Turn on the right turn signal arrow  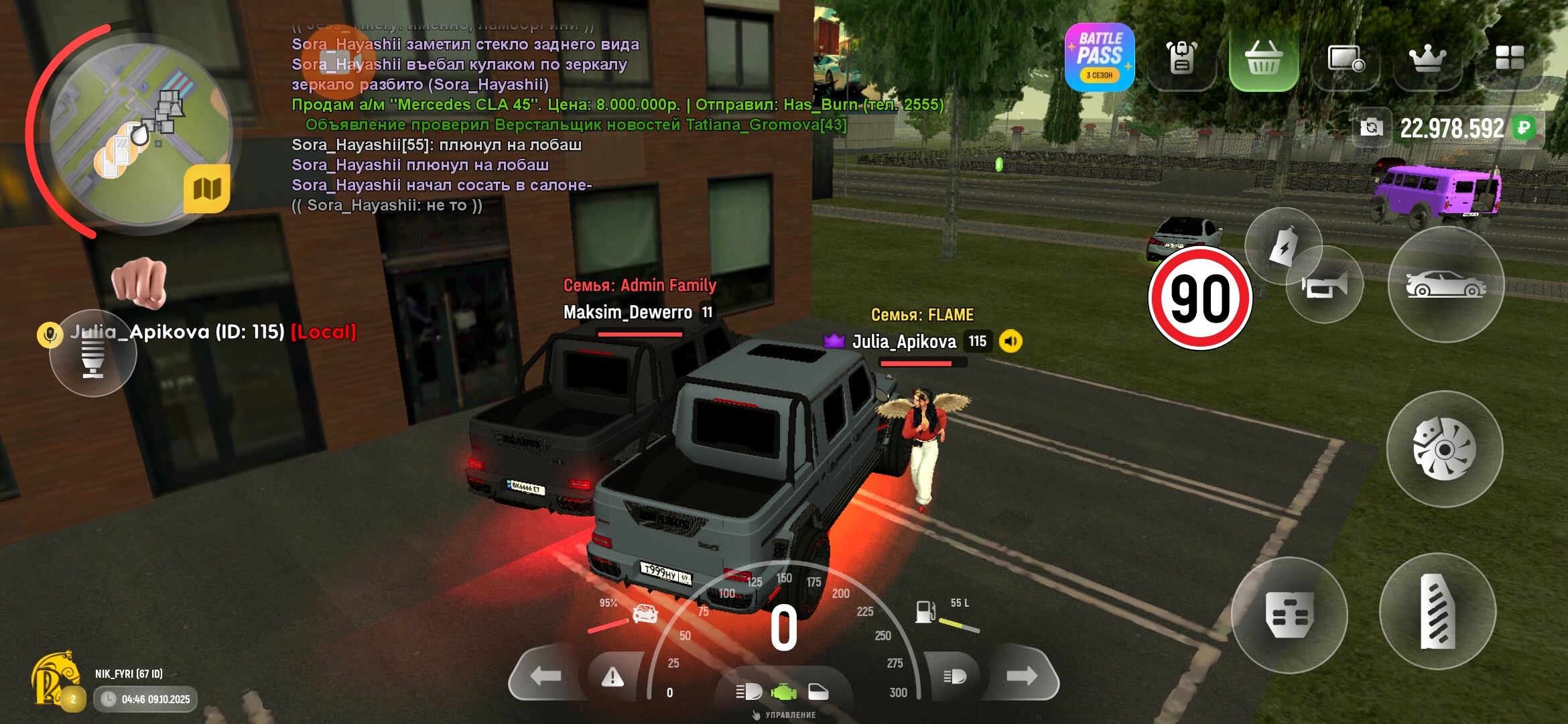[x=1021, y=676]
